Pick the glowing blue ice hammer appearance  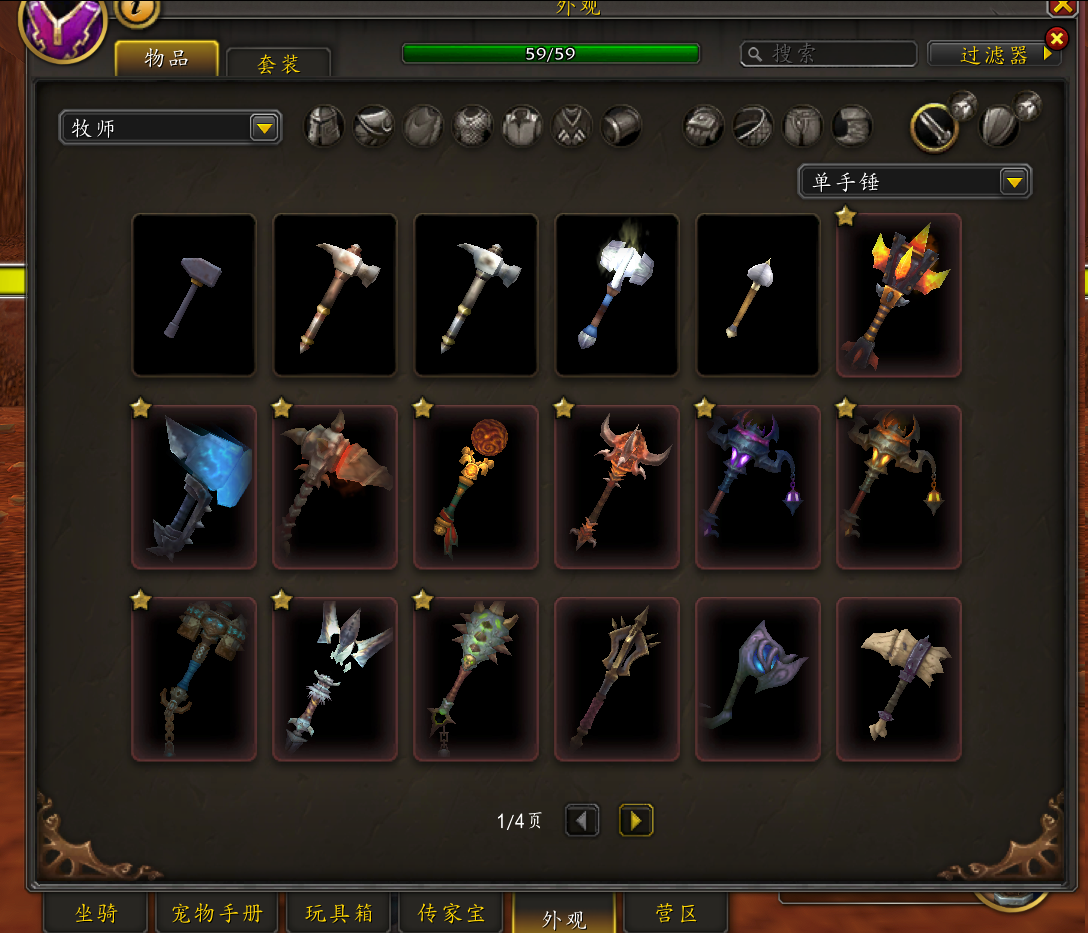pyautogui.click(x=194, y=487)
